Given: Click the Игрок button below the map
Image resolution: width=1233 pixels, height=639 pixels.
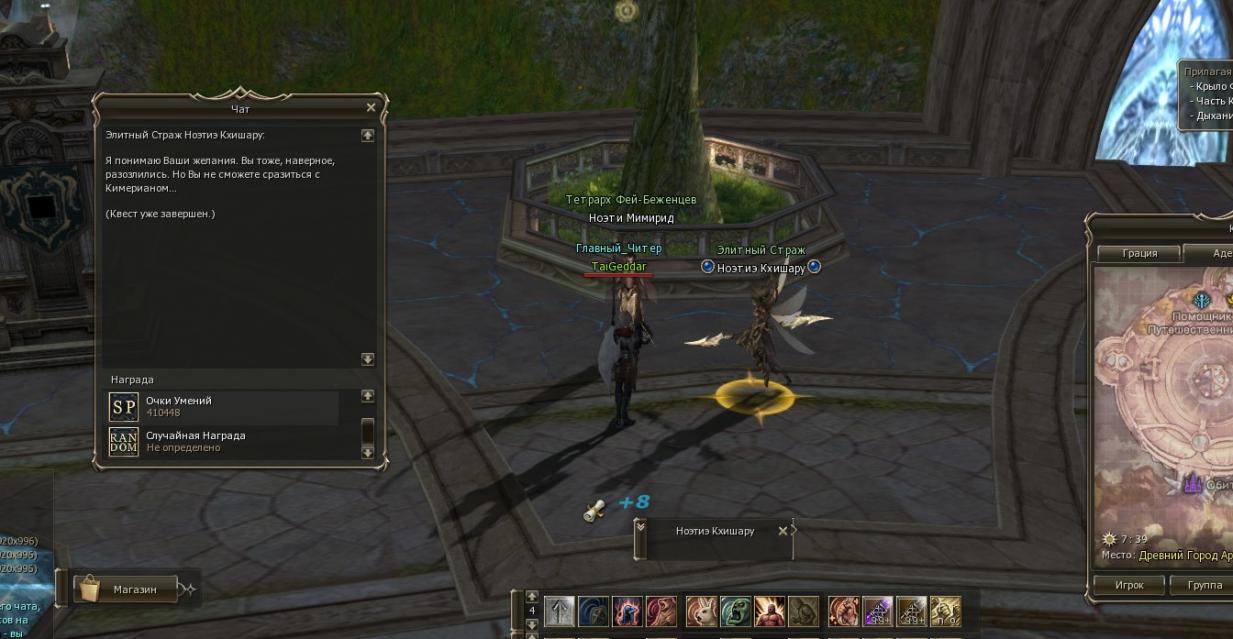Looking at the screenshot, I should click(x=1129, y=584).
